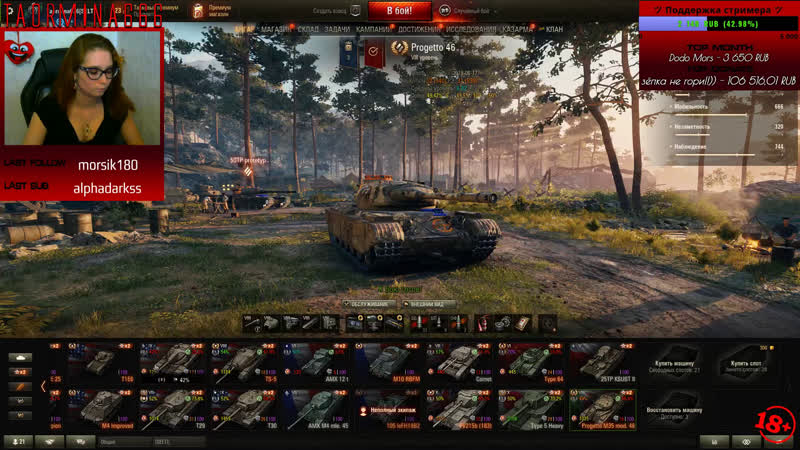This screenshot has width=800, height=450.
Task: Open the Исследования tab
Action: tap(470, 29)
